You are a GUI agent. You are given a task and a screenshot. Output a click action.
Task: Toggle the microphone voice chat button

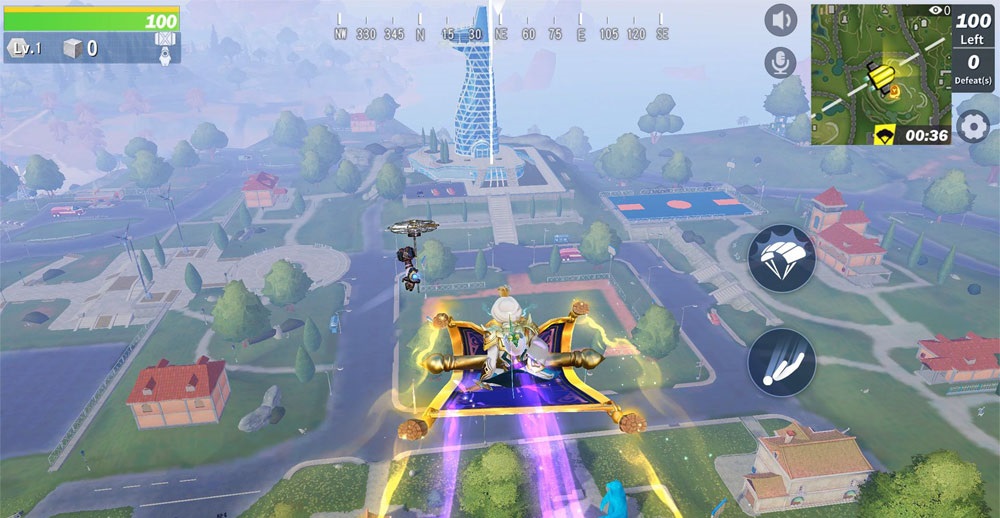click(781, 63)
